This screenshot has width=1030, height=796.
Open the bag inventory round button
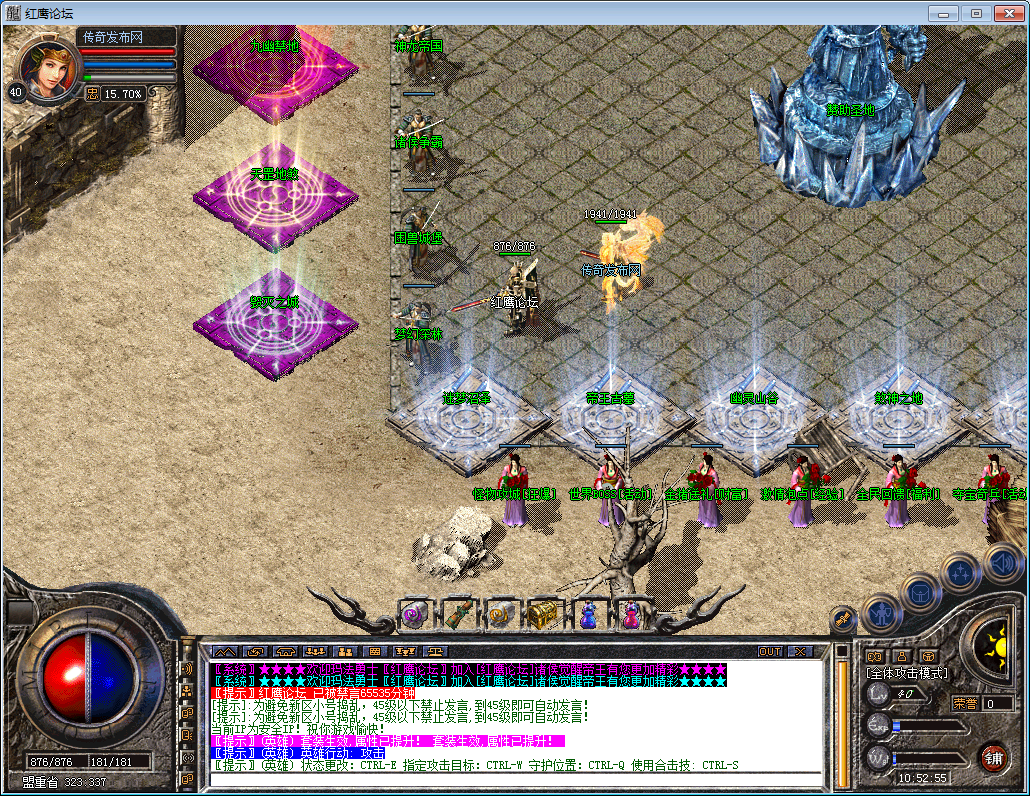(921, 592)
